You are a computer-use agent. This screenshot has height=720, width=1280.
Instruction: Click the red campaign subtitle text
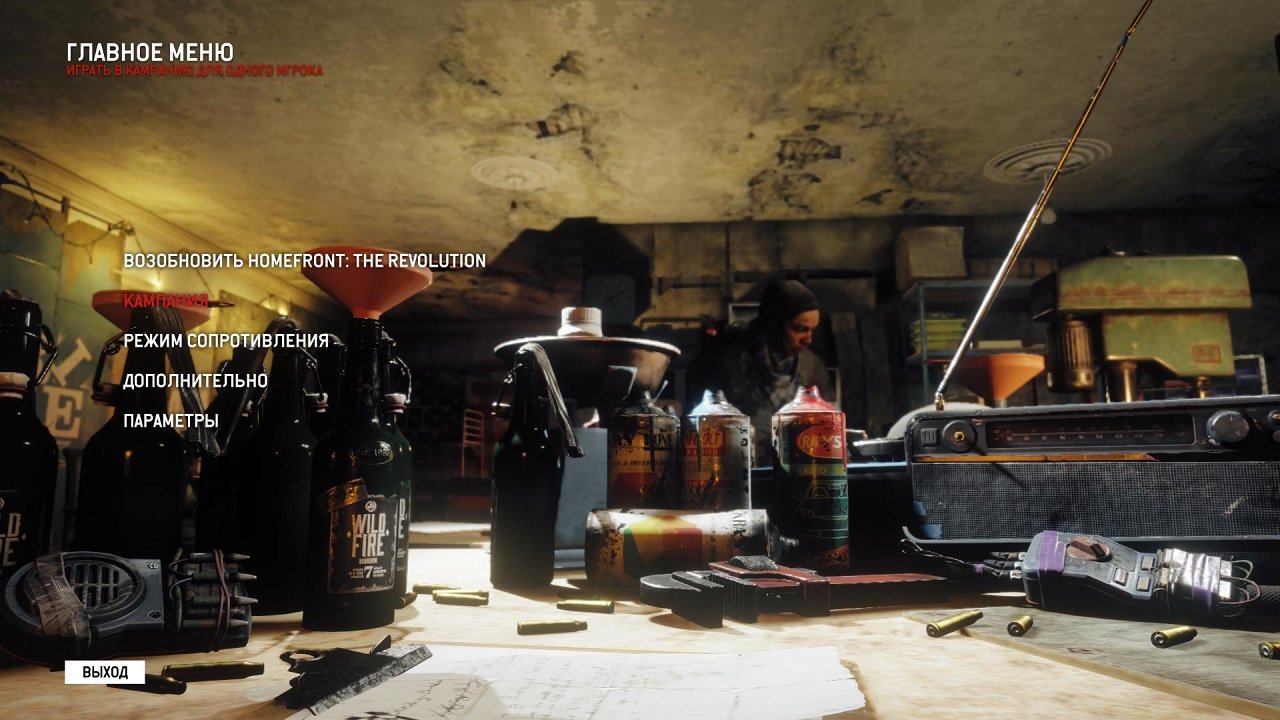(x=196, y=69)
